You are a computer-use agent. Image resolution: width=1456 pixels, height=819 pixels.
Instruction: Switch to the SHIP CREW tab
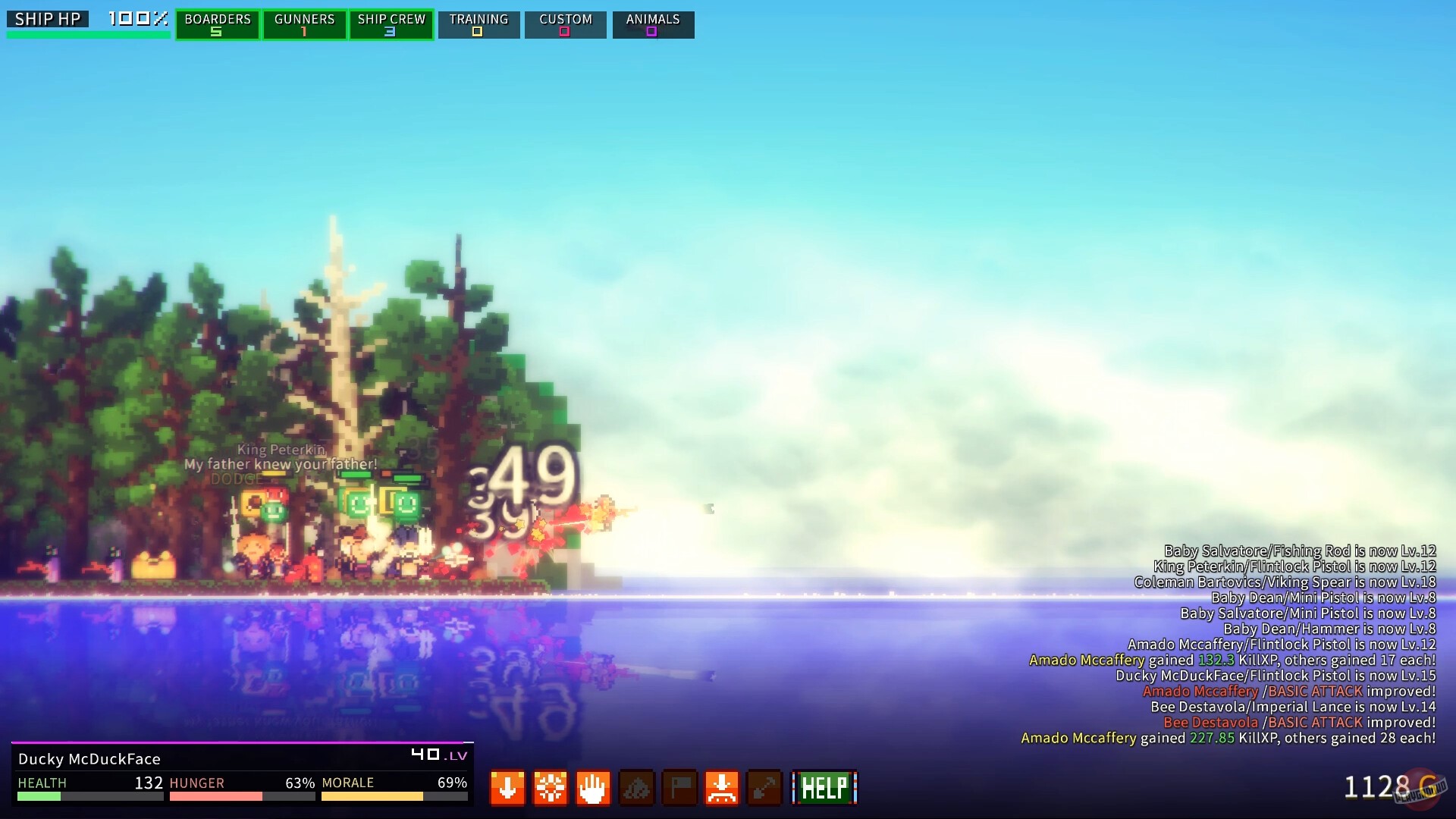coord(391,24)
